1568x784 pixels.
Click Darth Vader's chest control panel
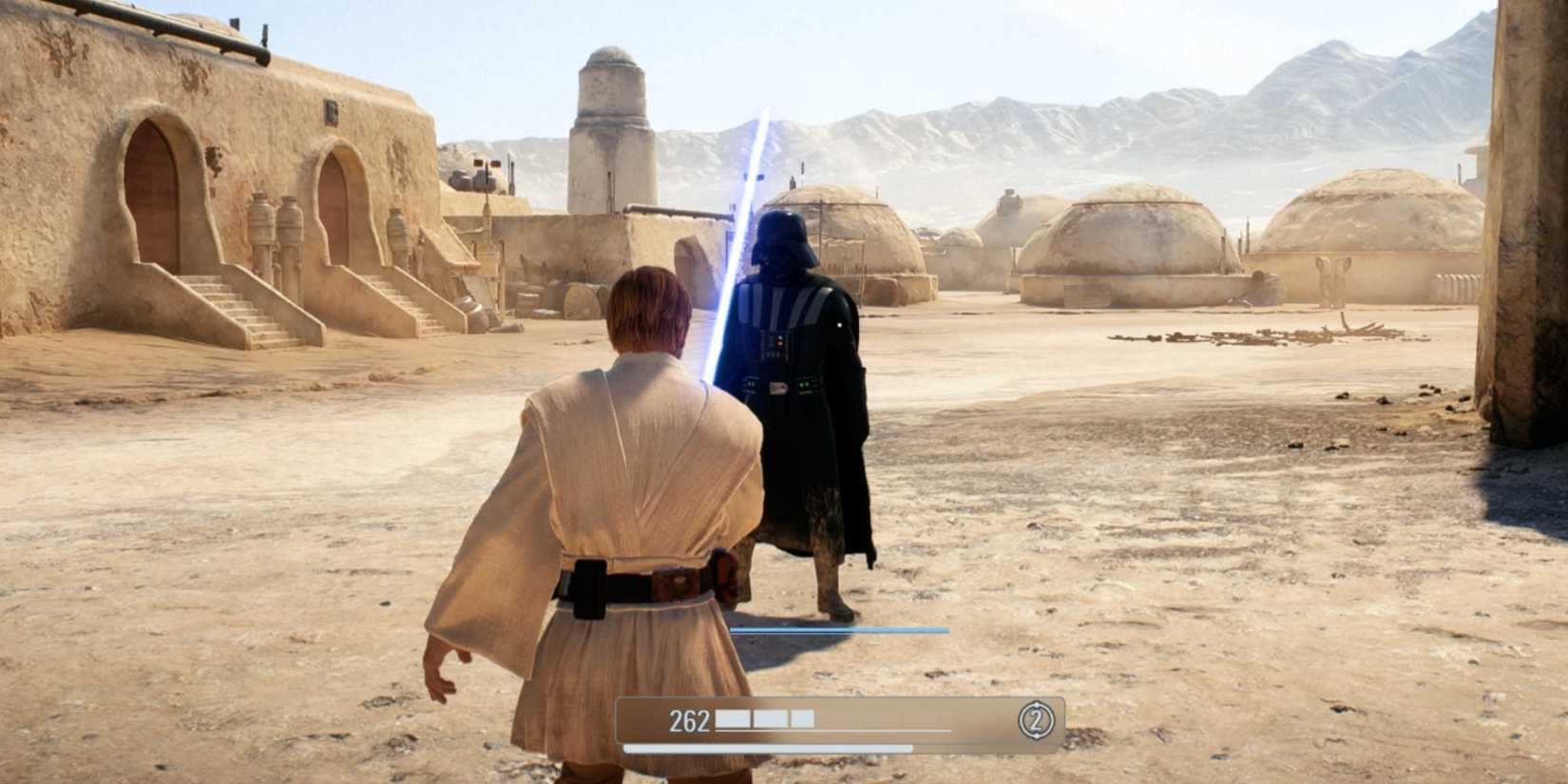click(777, 347)
